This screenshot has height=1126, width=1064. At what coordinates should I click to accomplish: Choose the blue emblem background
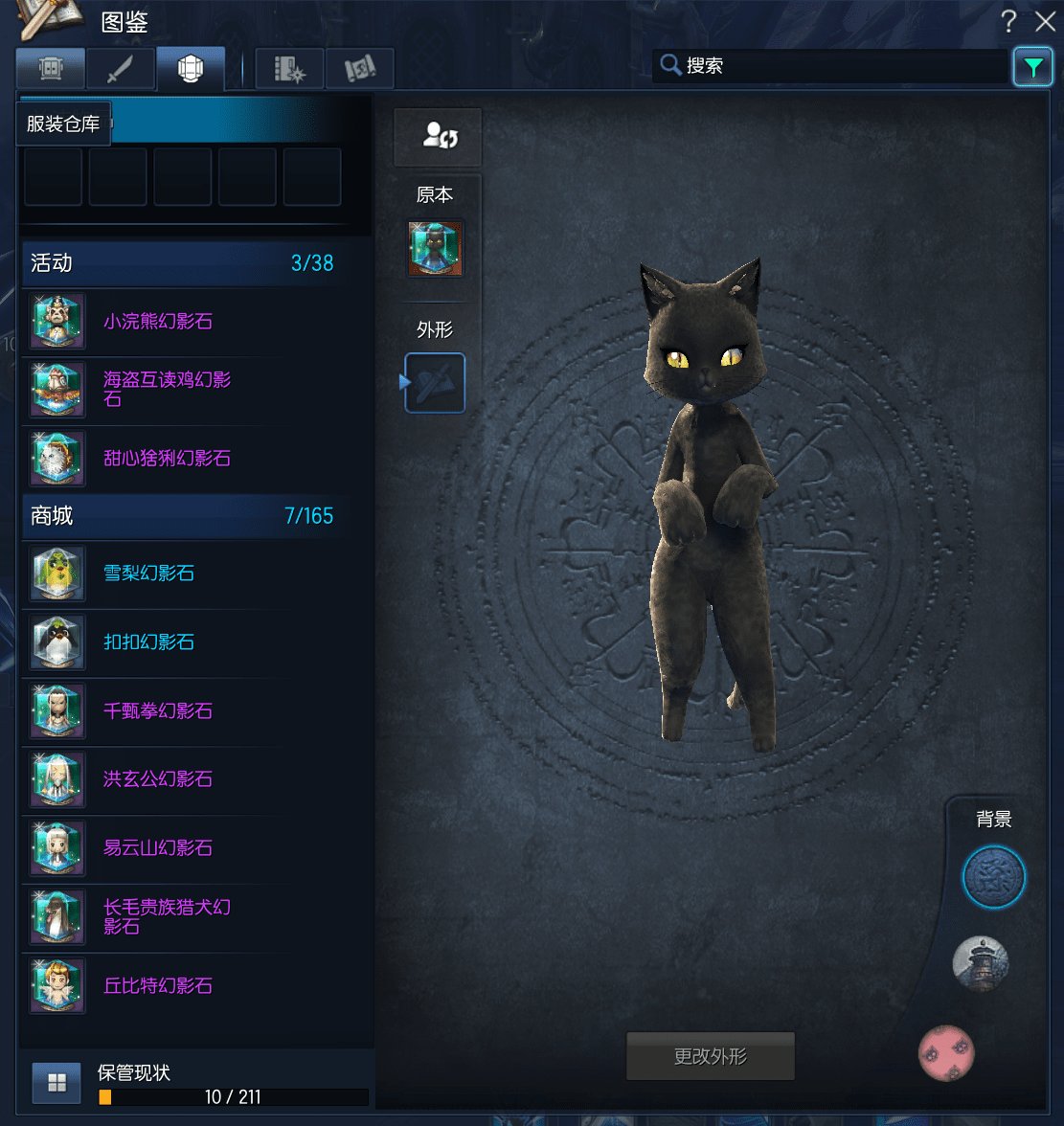(993, 877)
